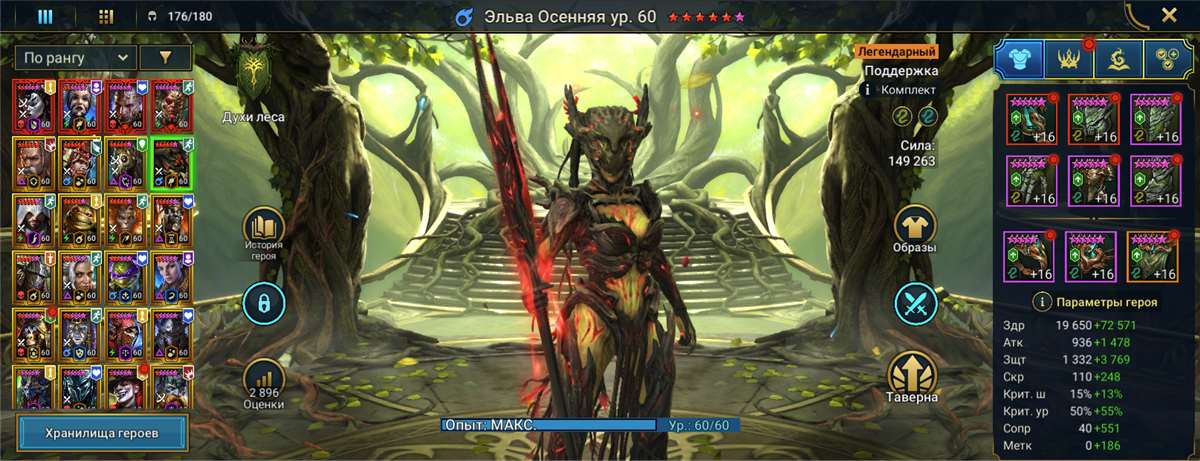Open the "Хранилища героев" hero vault
This screenshot has width=1200, height=461.
[101, 432]
